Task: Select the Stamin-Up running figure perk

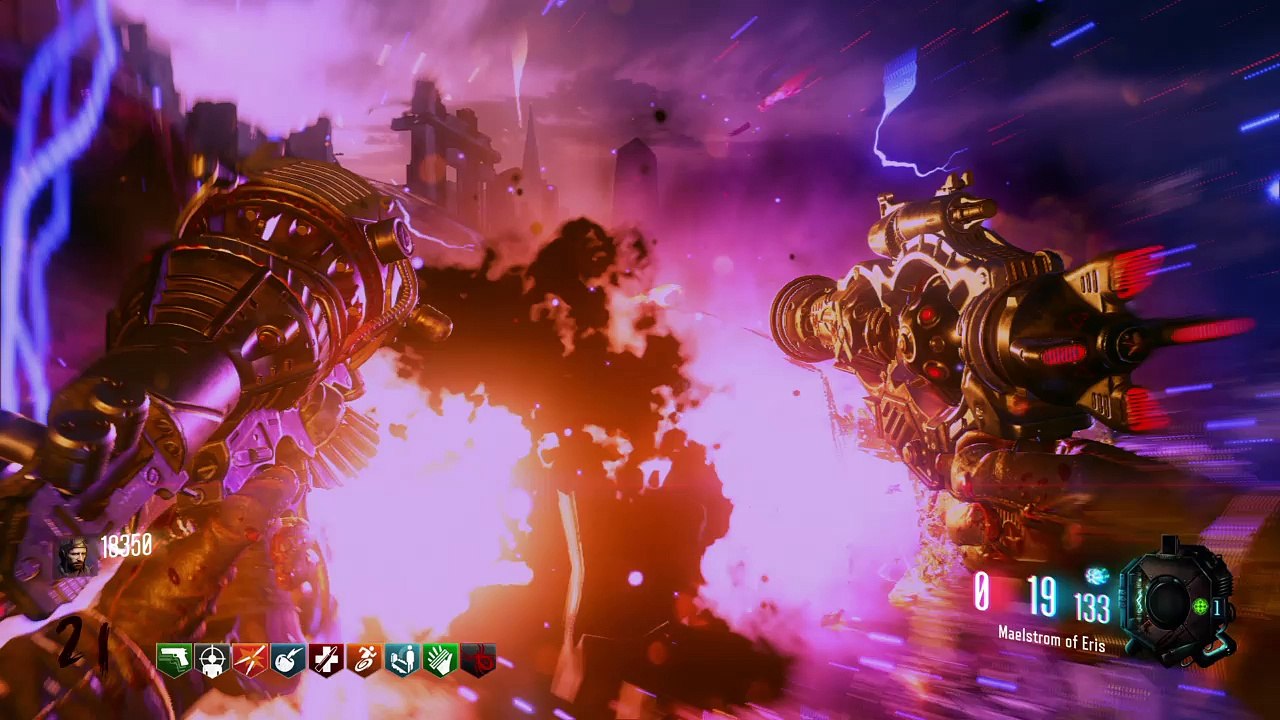Action: (364, 660)
